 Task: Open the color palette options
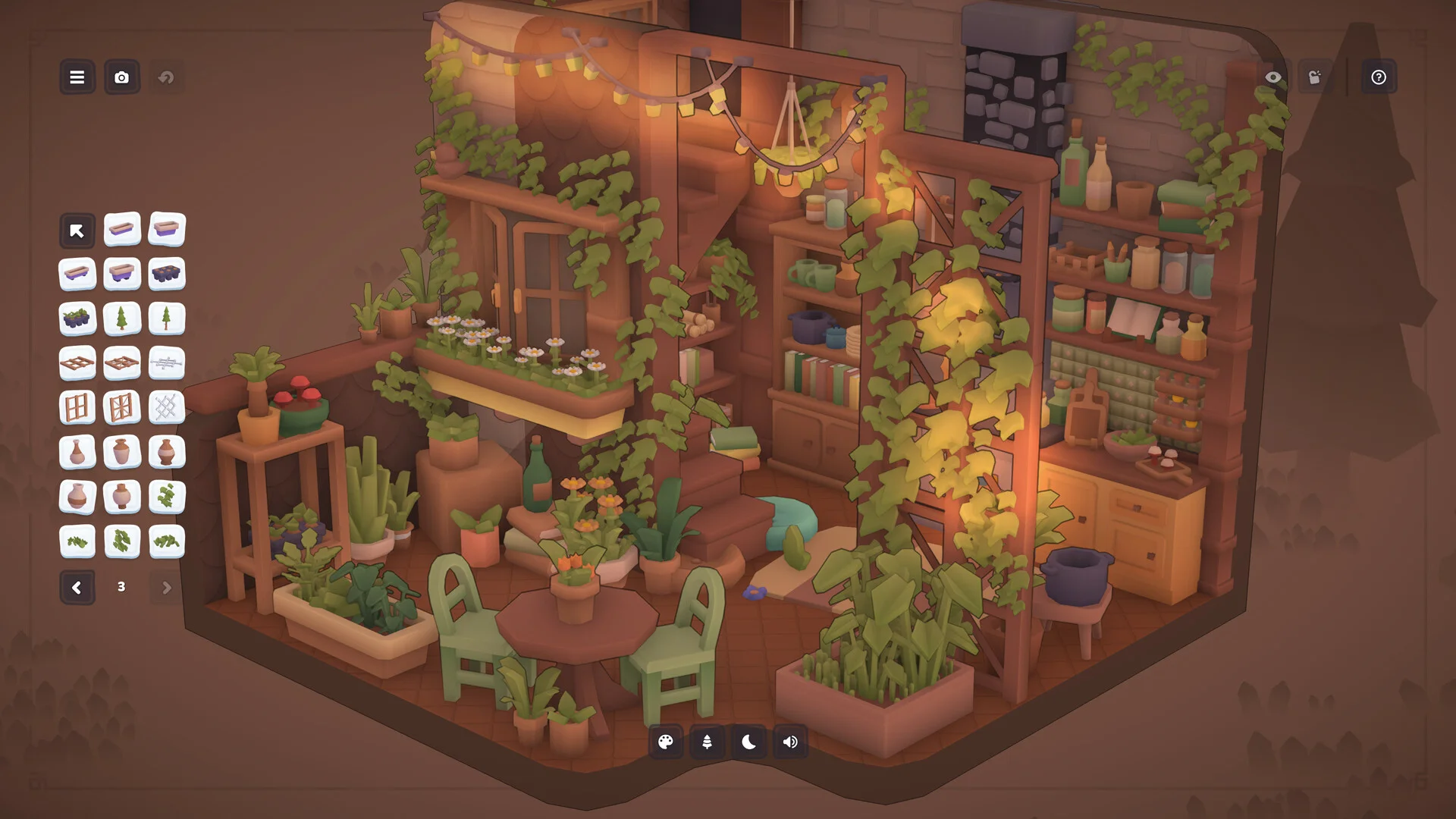[666, 742]
